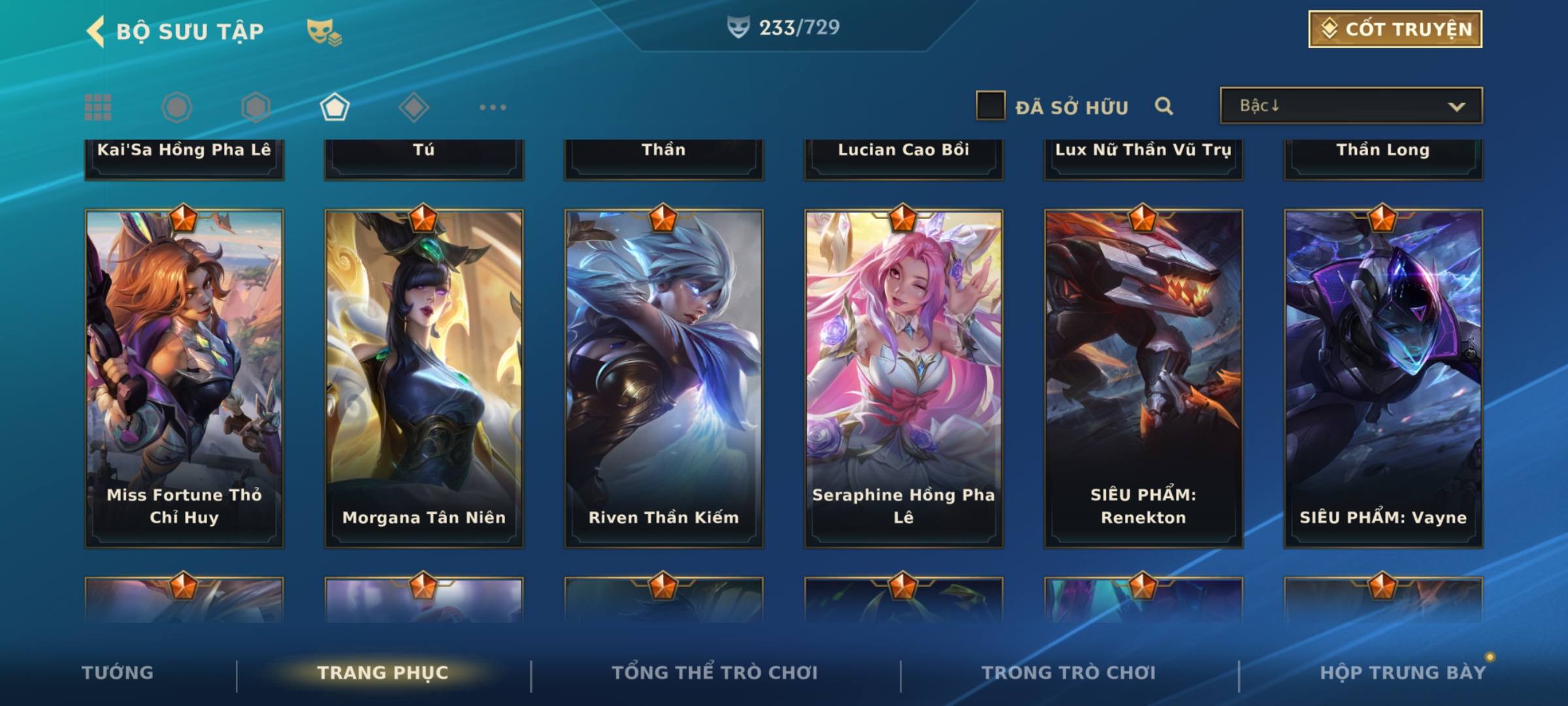Open the gold mask and coins icon

tap(323, 31)
